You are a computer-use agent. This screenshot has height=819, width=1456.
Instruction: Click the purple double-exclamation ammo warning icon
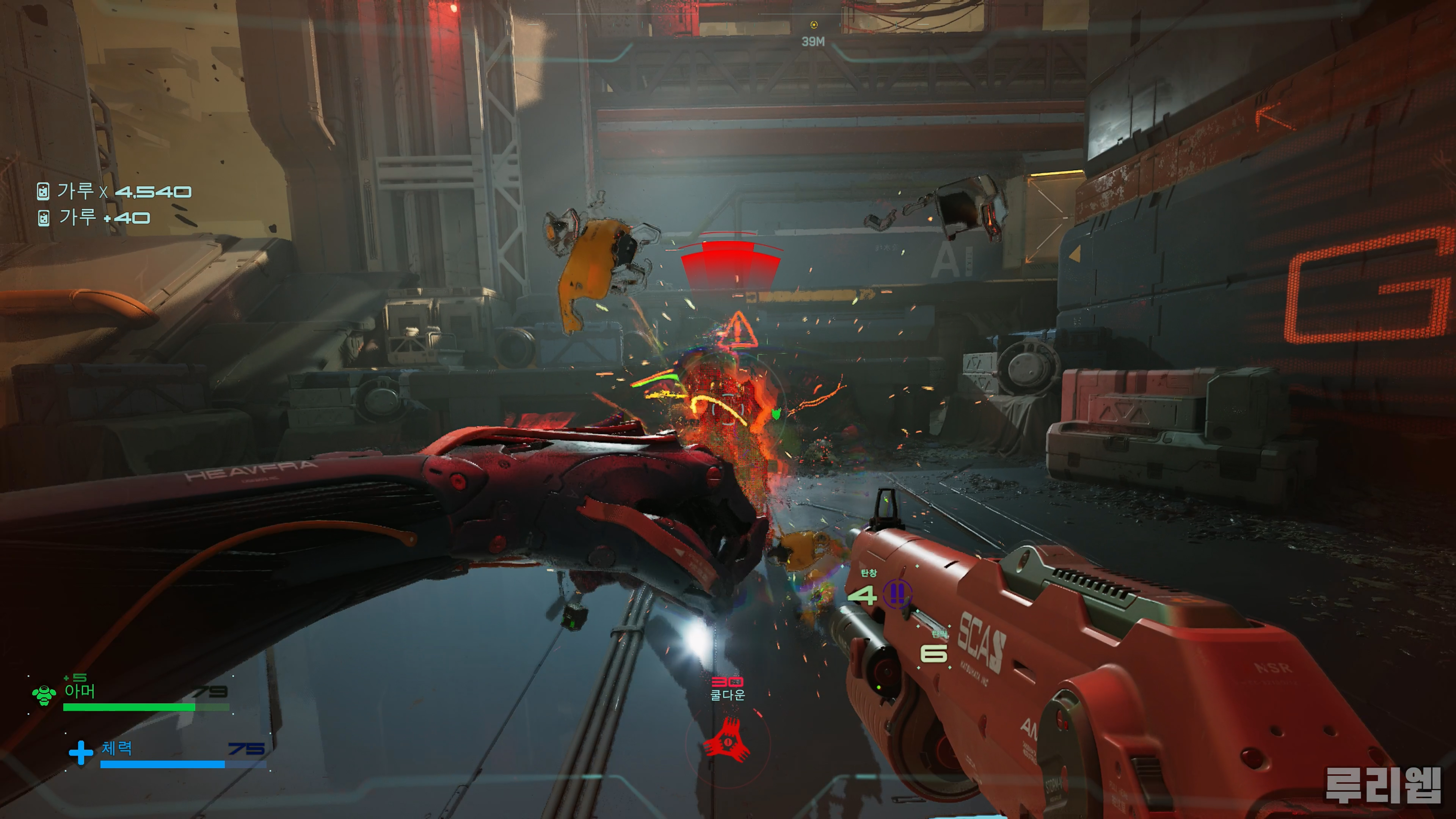pyautogui.click(x=896, y=593)
